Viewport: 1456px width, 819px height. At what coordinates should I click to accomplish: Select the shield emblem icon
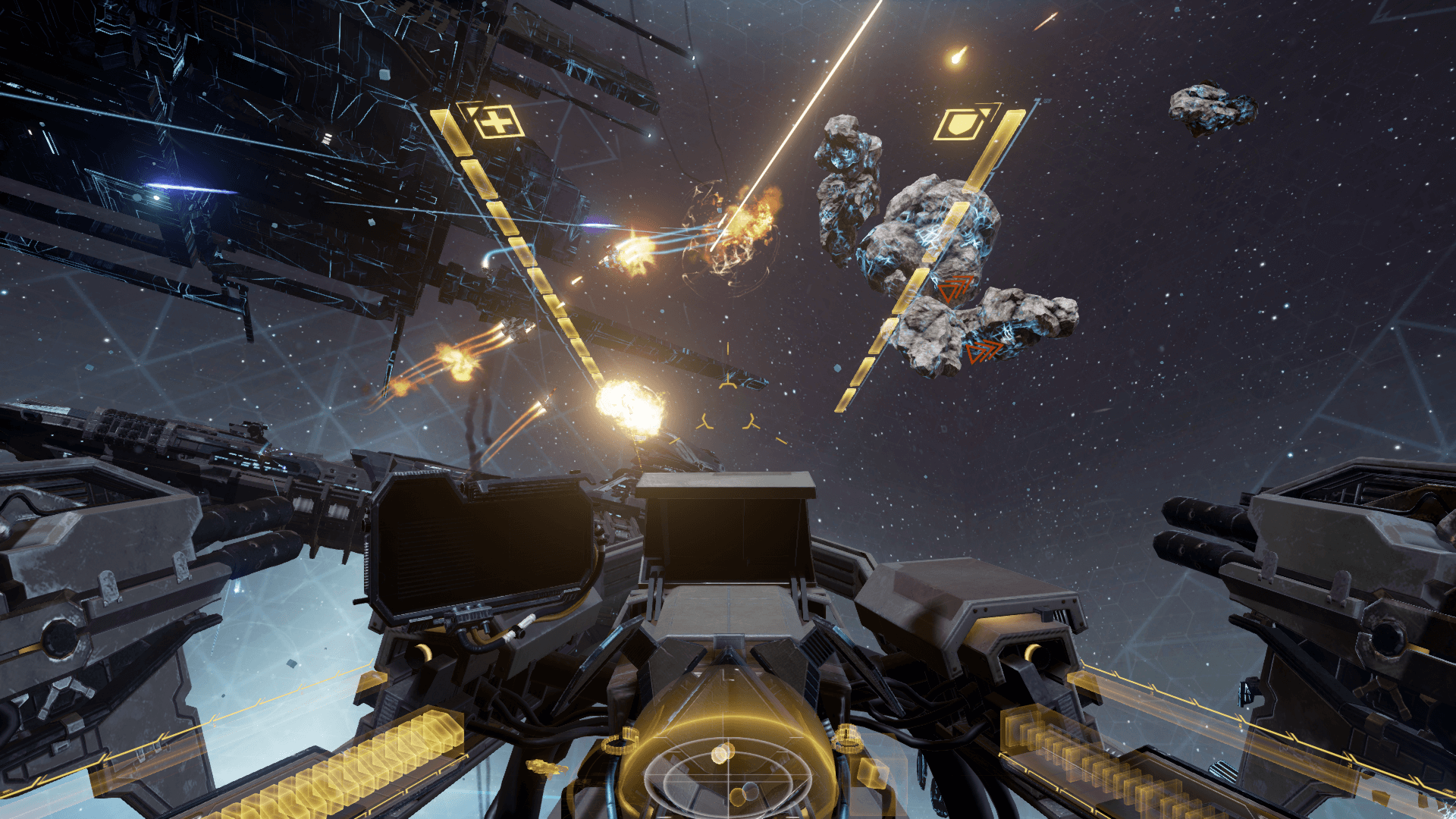(960, 124)
